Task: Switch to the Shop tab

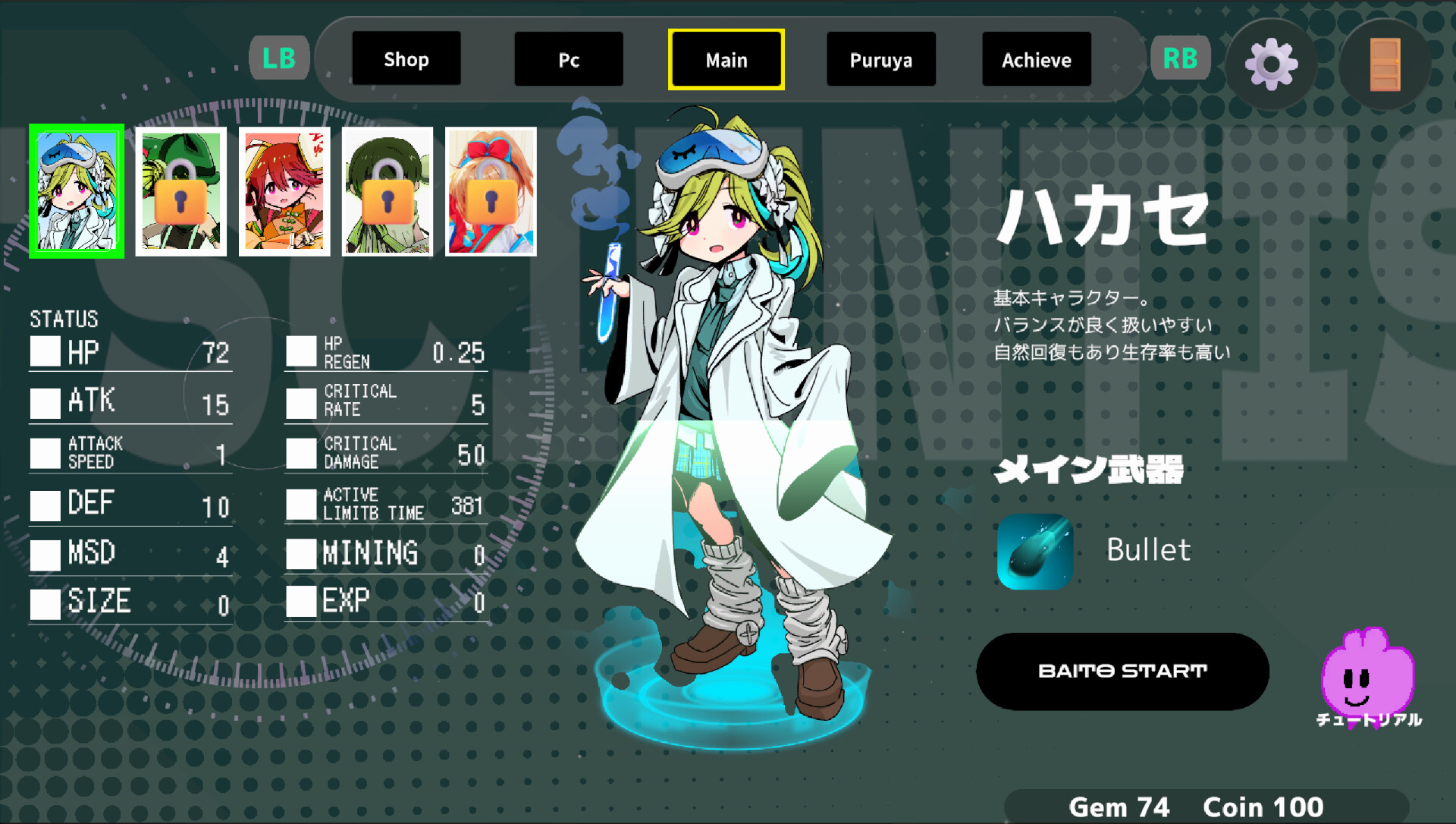Action: tap(406, 58)
